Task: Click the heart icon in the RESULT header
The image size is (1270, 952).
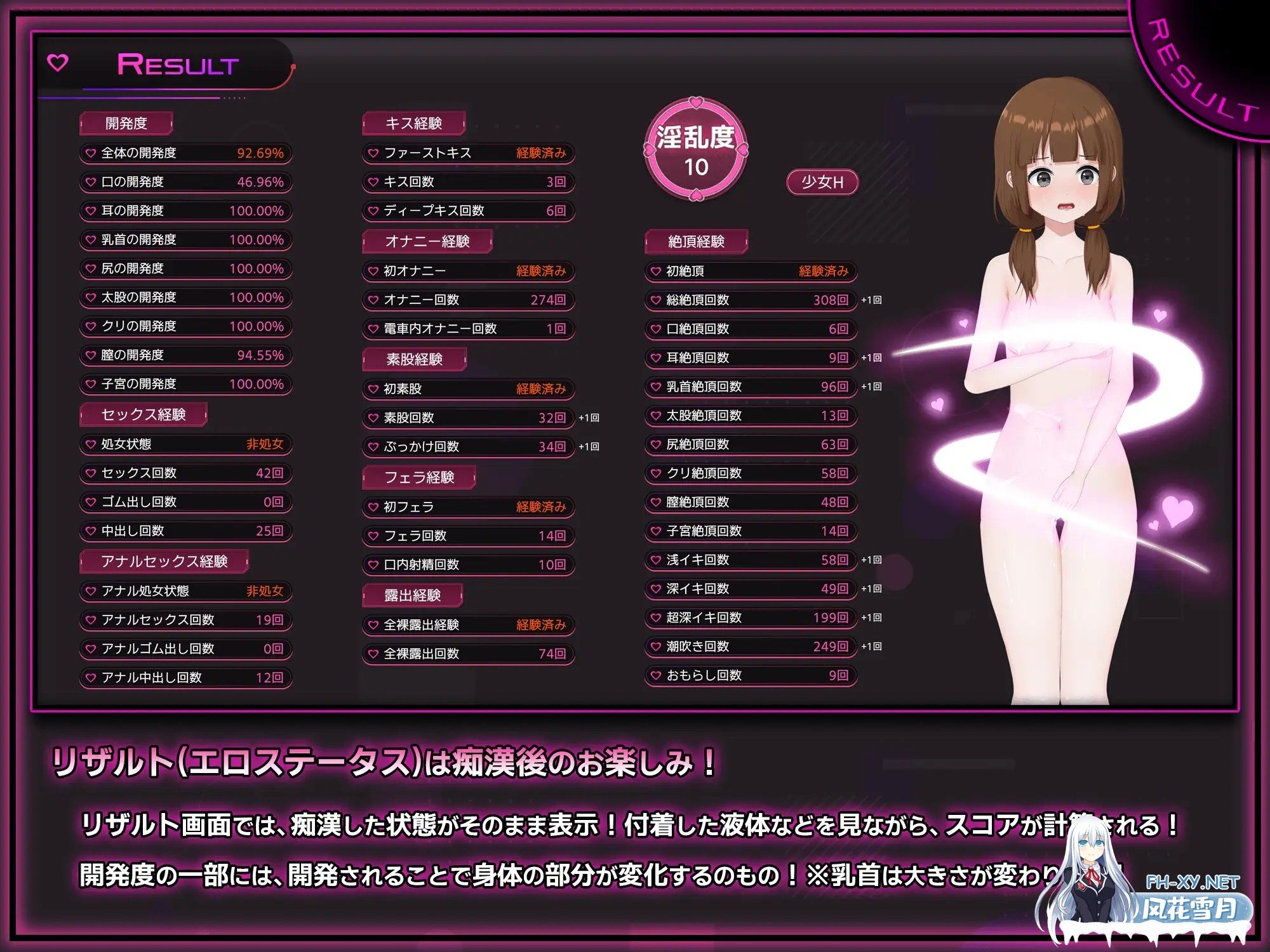Action: pos(58,62)
